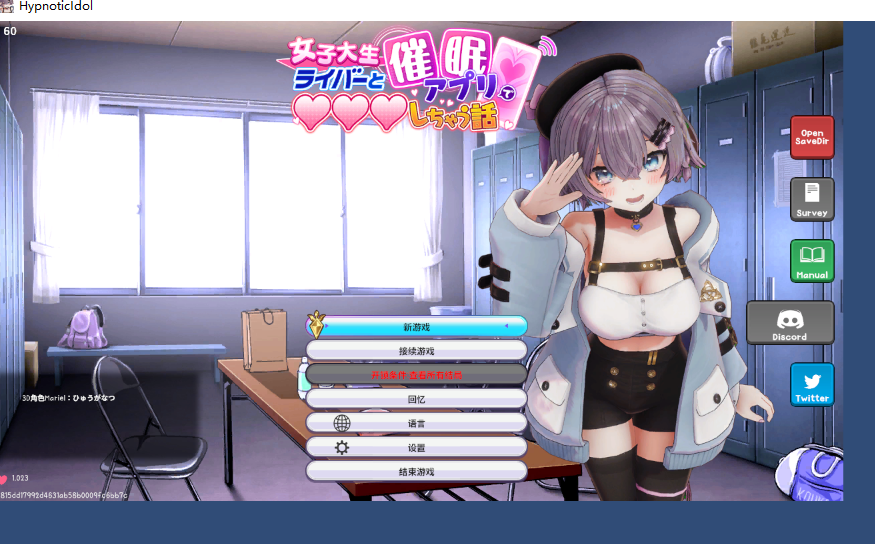The width and height of the screenshot is (875, 544).
Task: Open the green Manual button
Action: [811, 261]
